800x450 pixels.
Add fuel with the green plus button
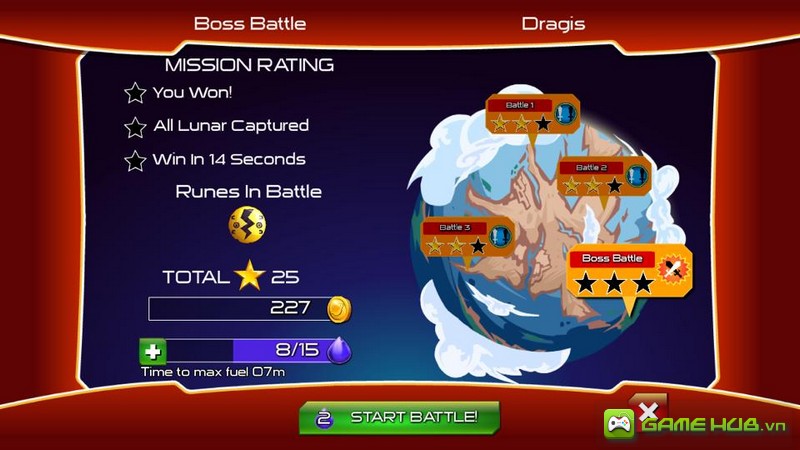coord(154,351)
